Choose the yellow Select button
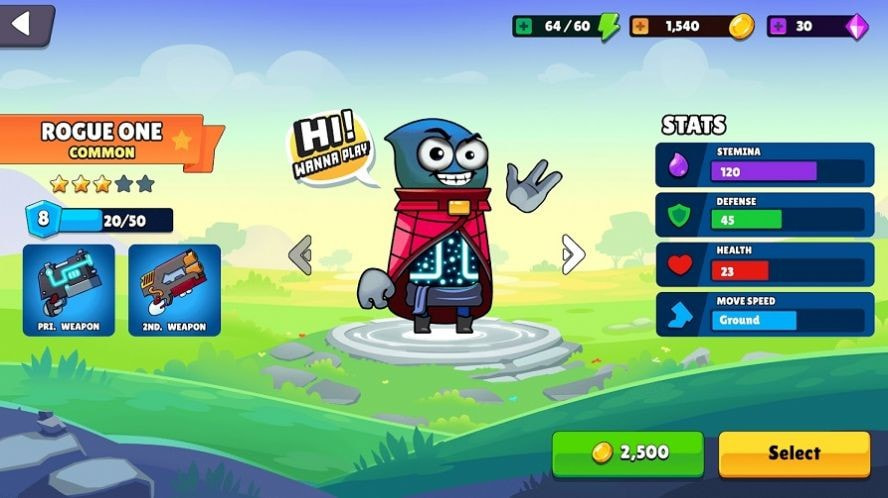The width and height of the screenshot is (888, 498). click(794, 453)
